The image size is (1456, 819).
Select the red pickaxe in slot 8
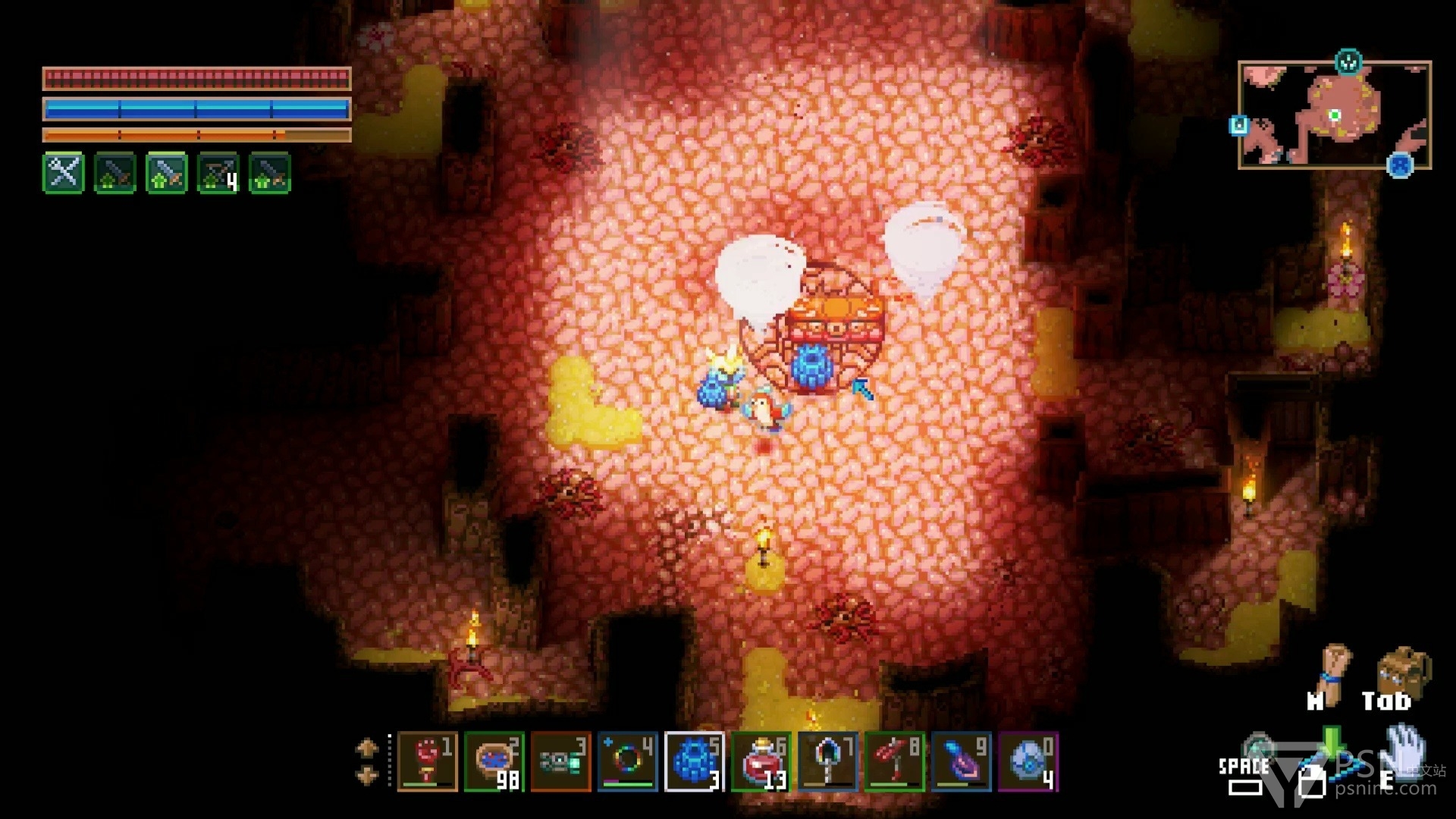tap(894, 761)
